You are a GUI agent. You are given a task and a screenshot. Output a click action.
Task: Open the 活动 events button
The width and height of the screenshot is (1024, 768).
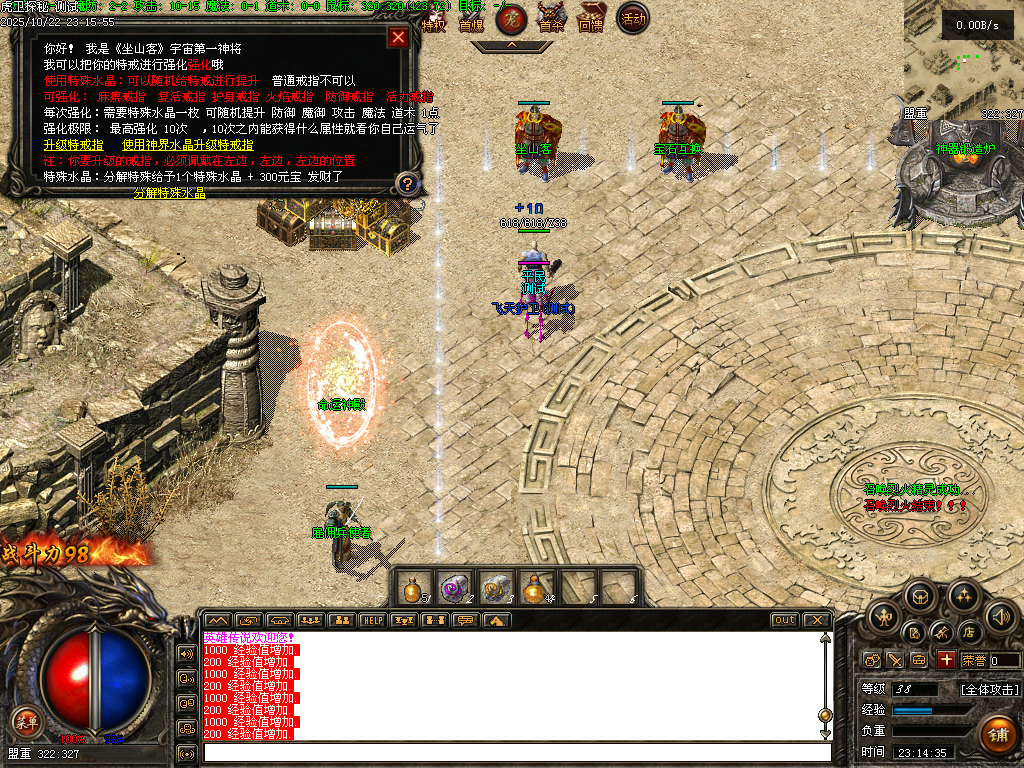[632, 18]
